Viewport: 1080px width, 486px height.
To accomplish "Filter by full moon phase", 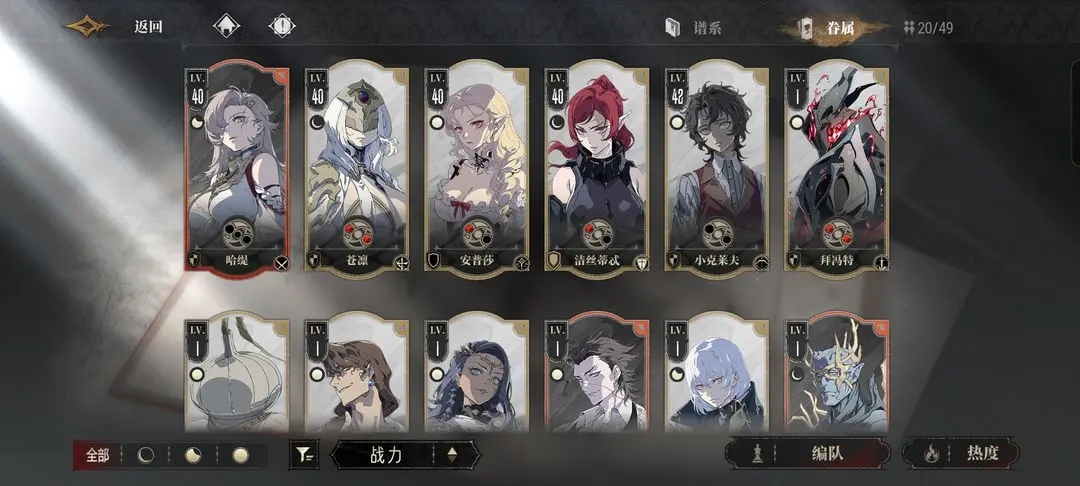I will coord(240,455).
